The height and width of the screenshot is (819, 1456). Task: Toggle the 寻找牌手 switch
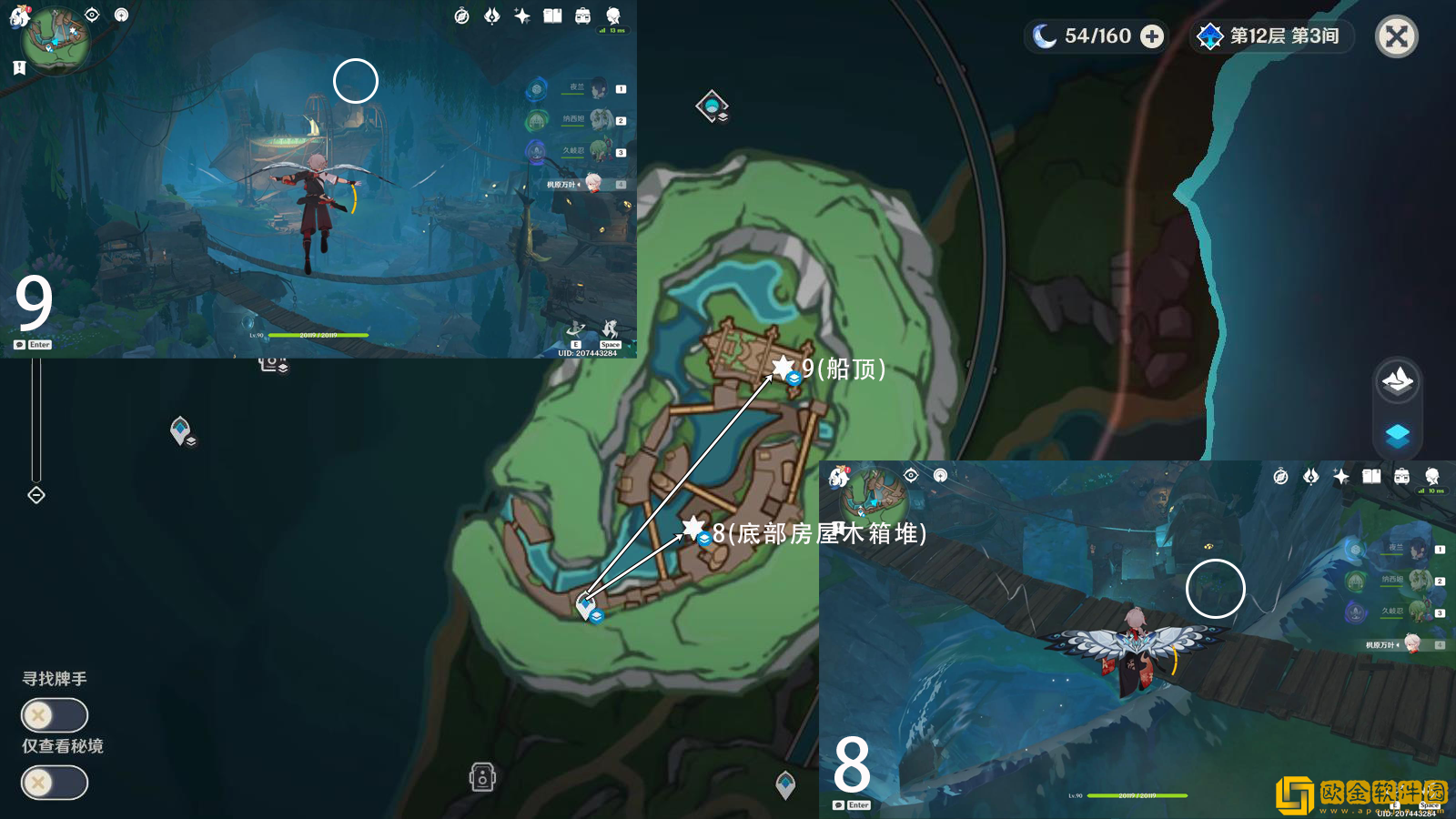point(55,715)
